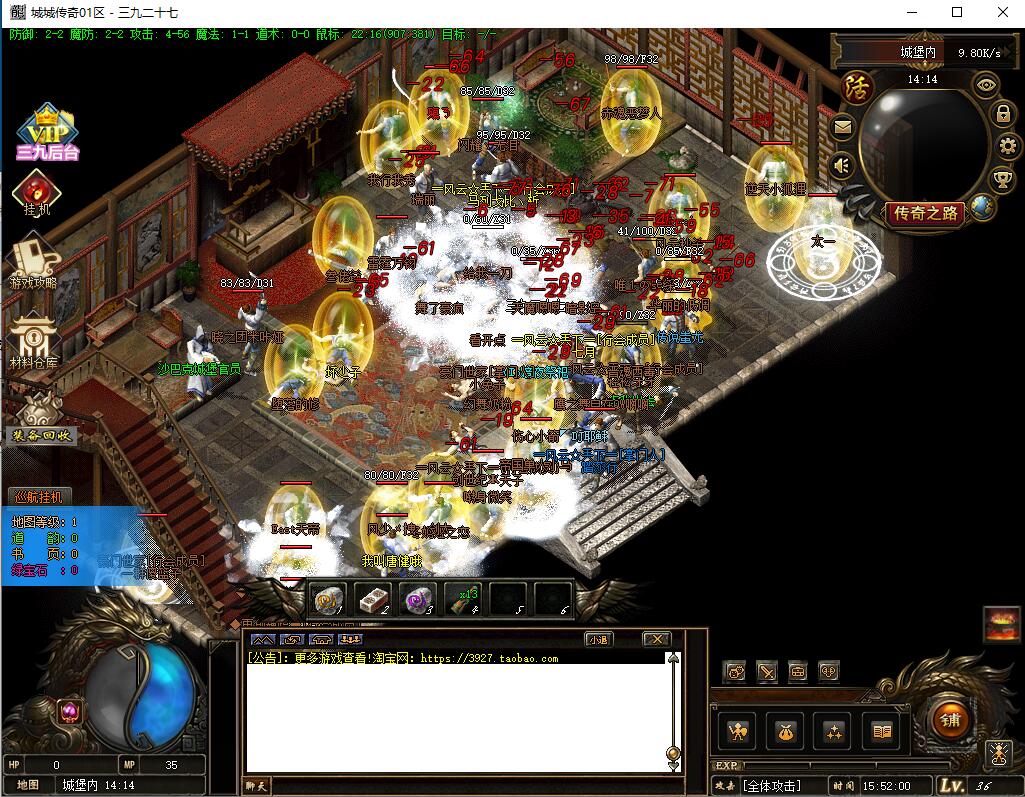Image resolution: width=1025 pixels, height=797 pixels.
Task: Toggle the 挂机 auto-battle icon
Action: (36, 192)
